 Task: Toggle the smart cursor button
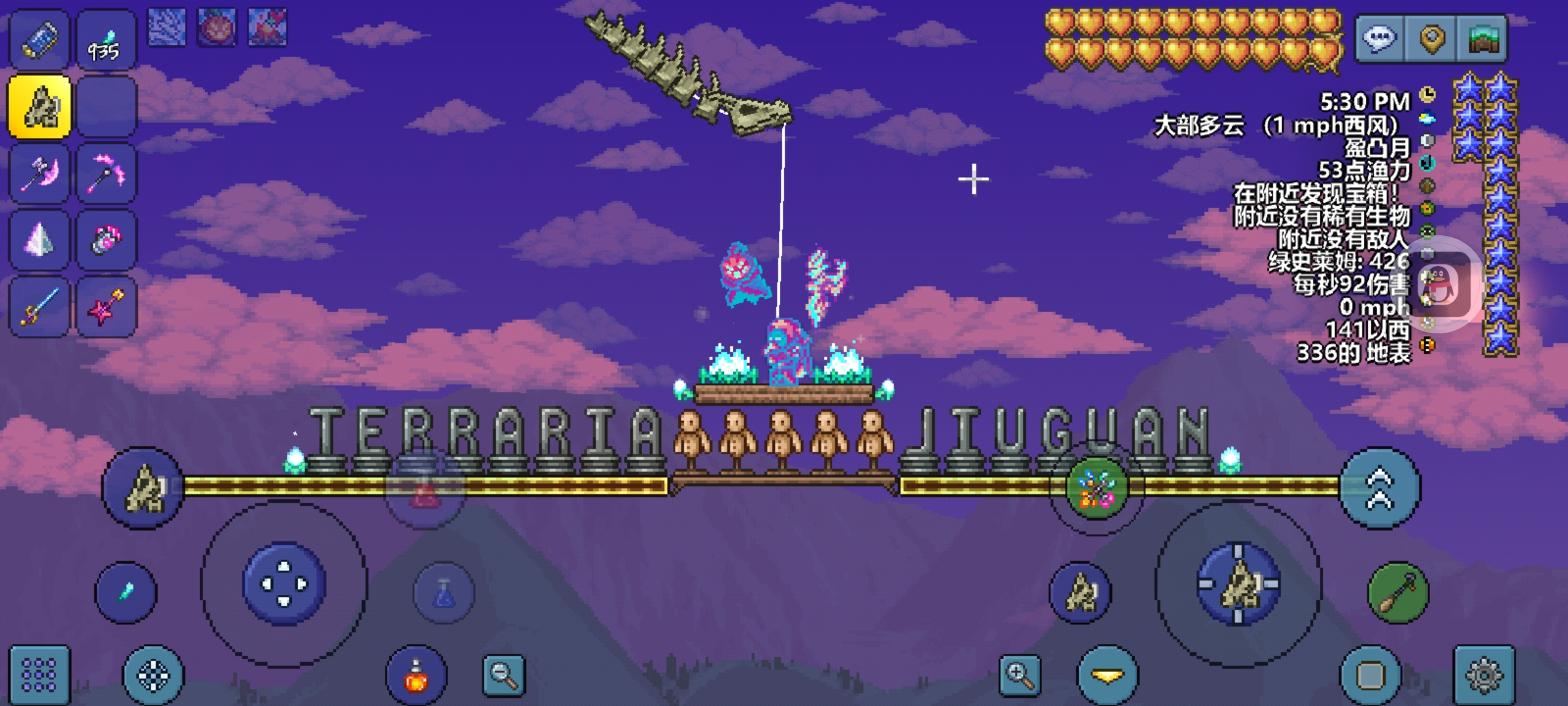154,676
